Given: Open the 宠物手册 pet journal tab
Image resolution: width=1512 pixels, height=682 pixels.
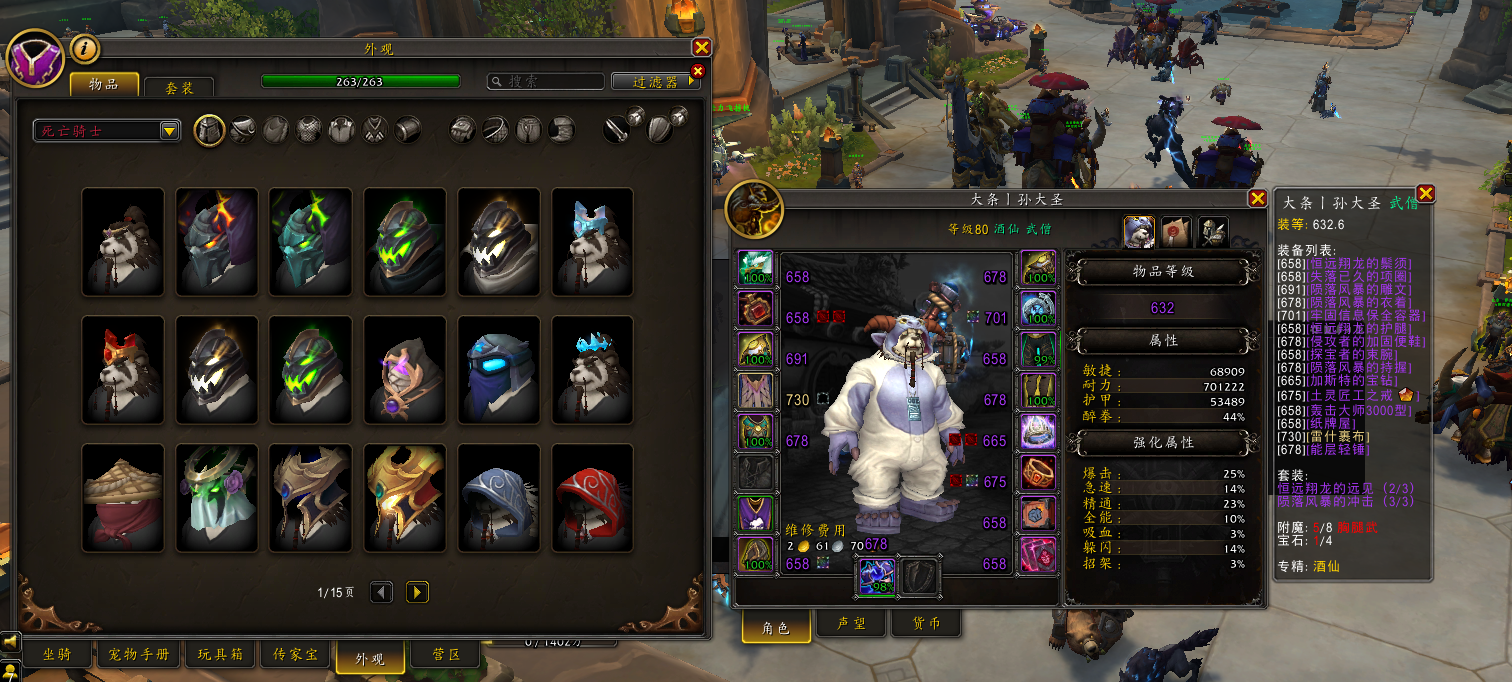Looking at the screenshot, I should 139,655.
